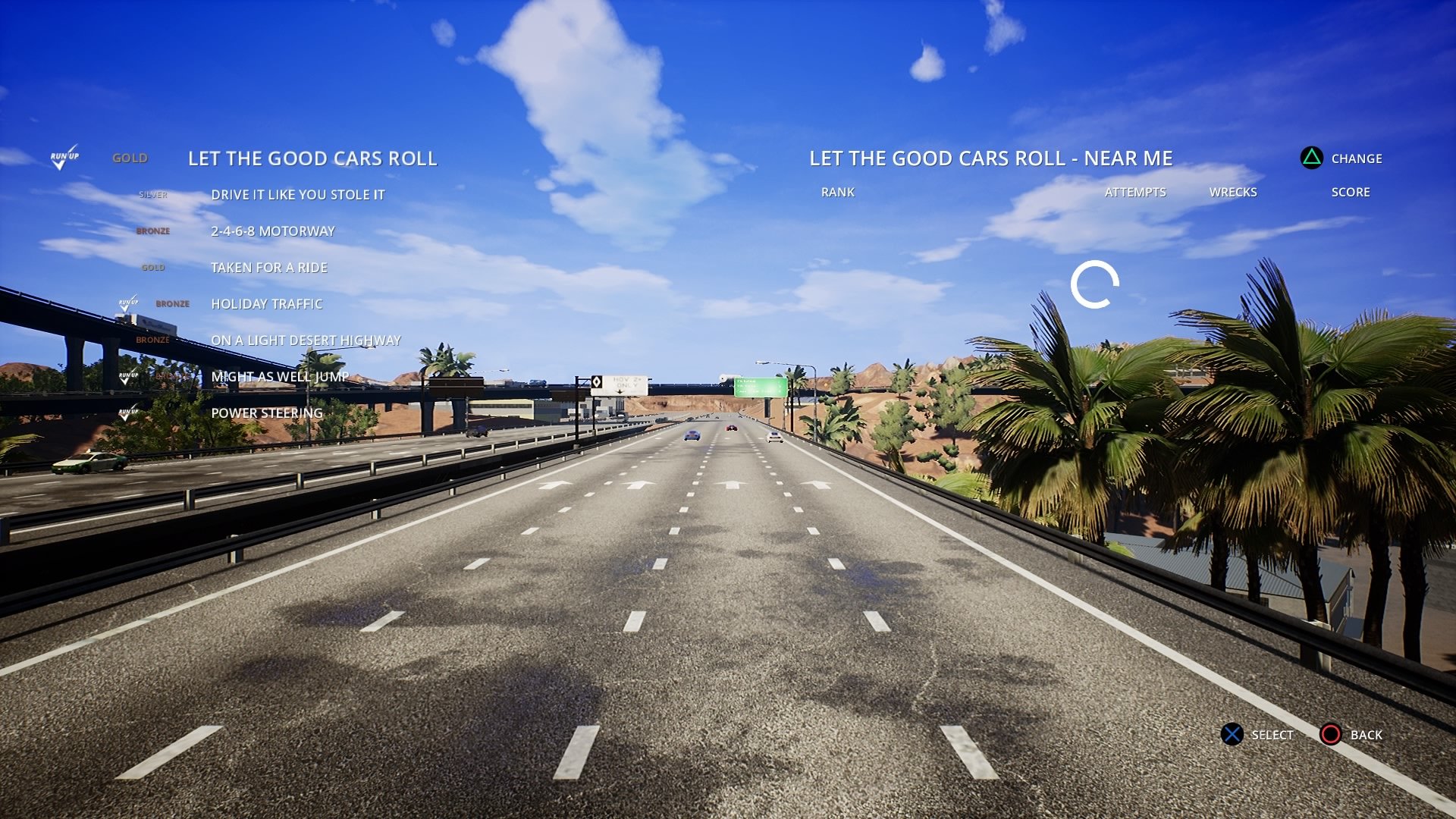Open the WRECKS column sorter
Image resolution: width=1456 pixels, height=819 pixels.
point(1234,192)
